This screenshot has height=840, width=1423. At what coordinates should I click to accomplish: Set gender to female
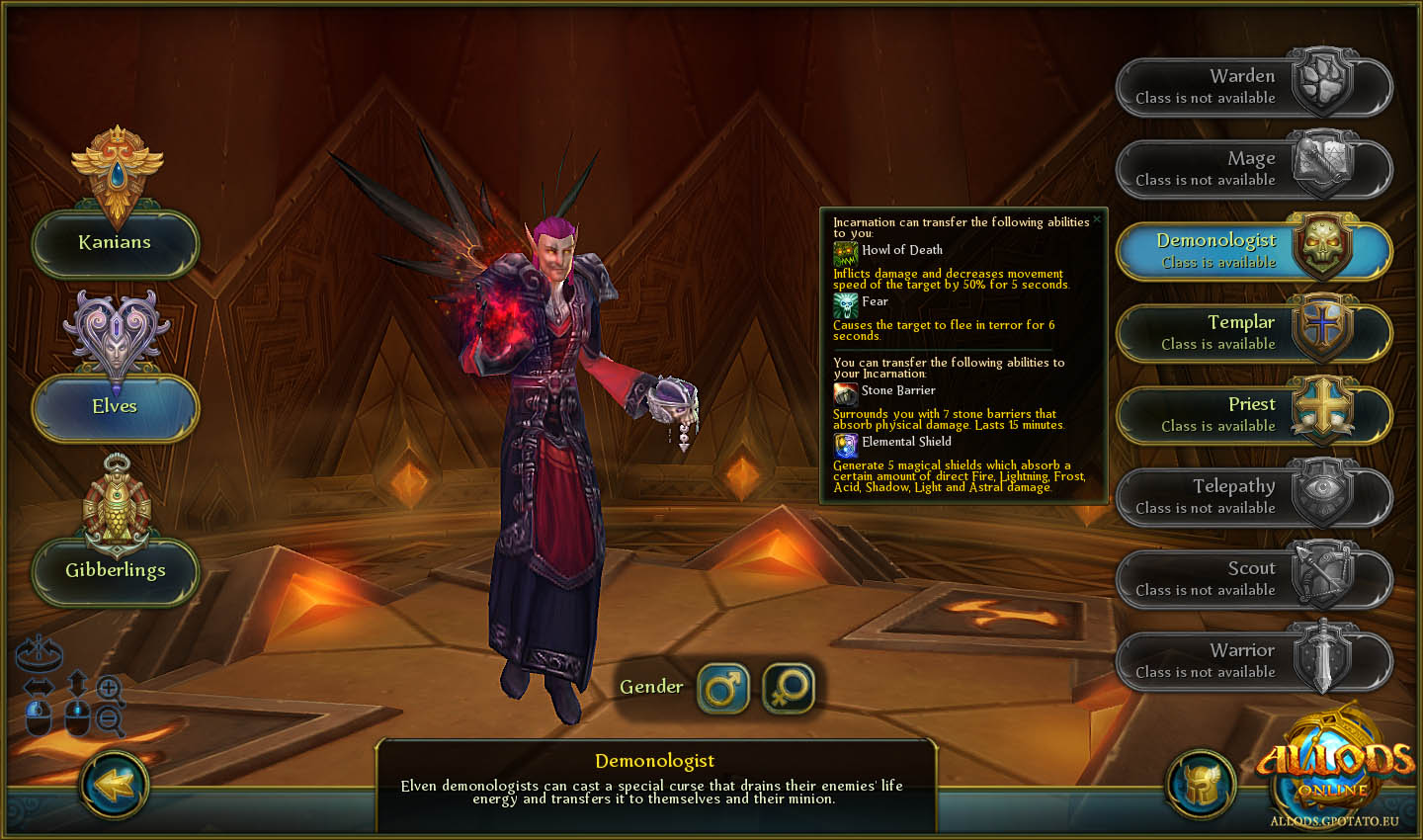(x=789, y=688)
